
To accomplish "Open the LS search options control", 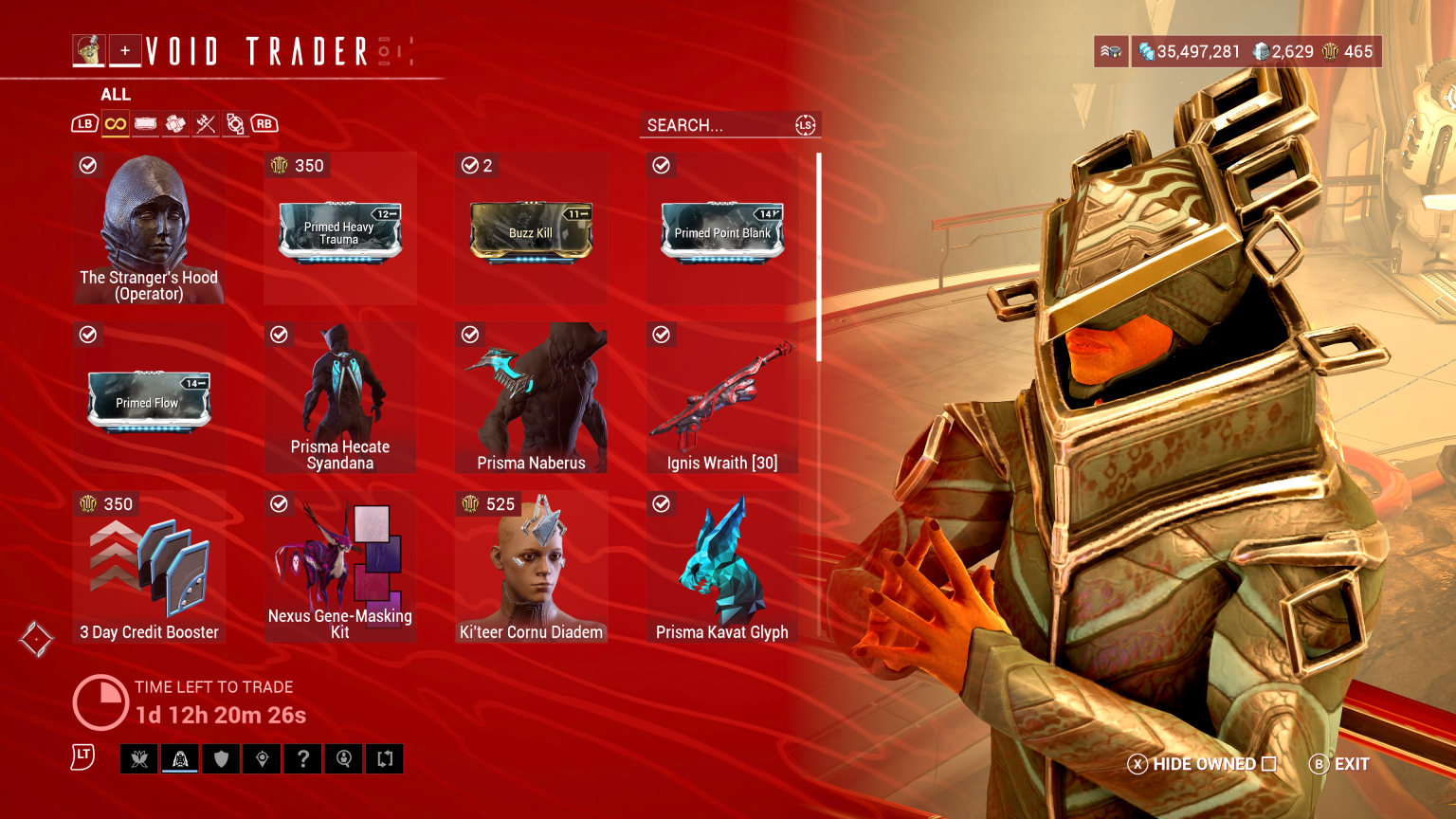I will 806,124.
